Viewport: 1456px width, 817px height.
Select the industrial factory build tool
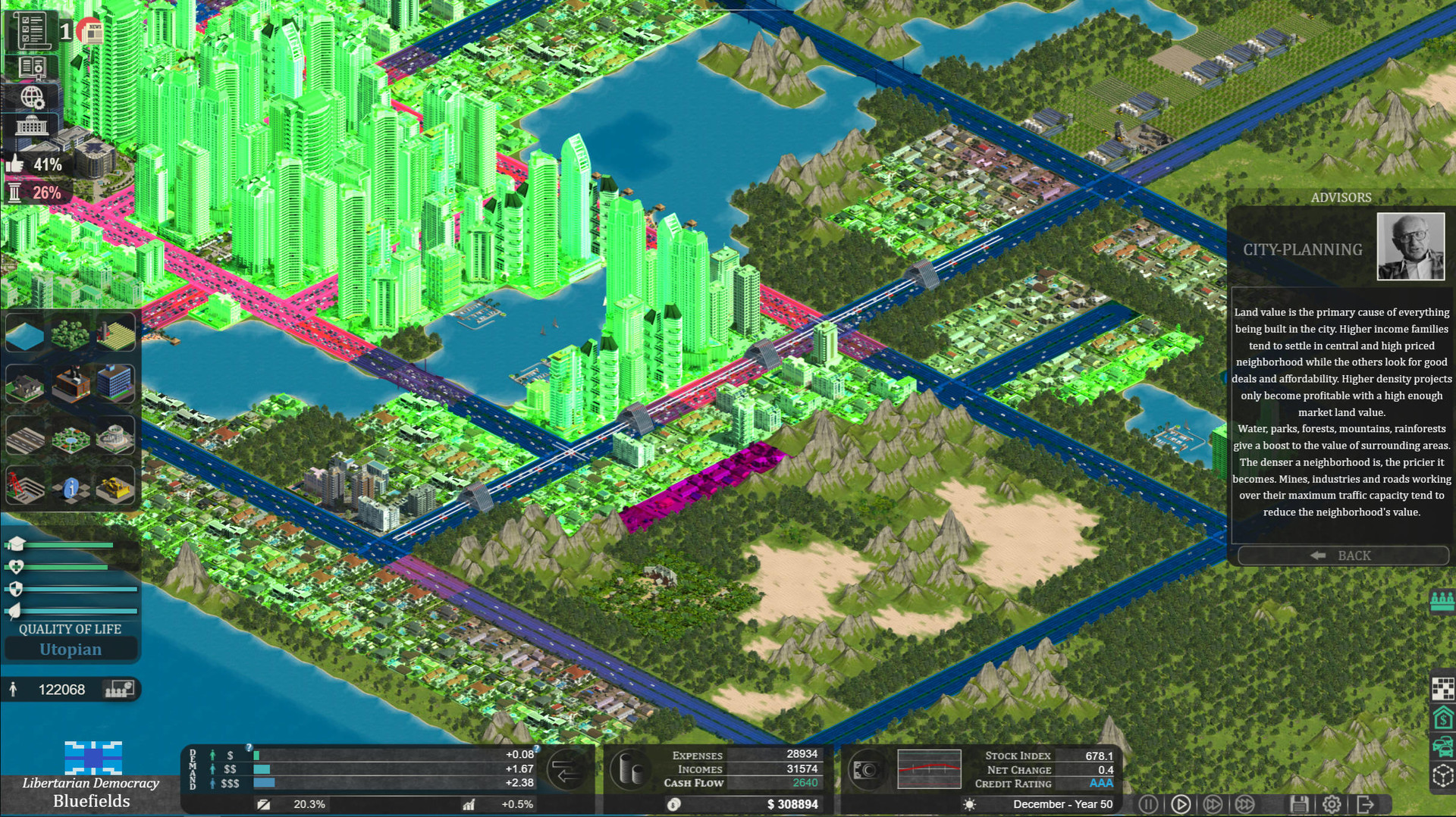72,383
